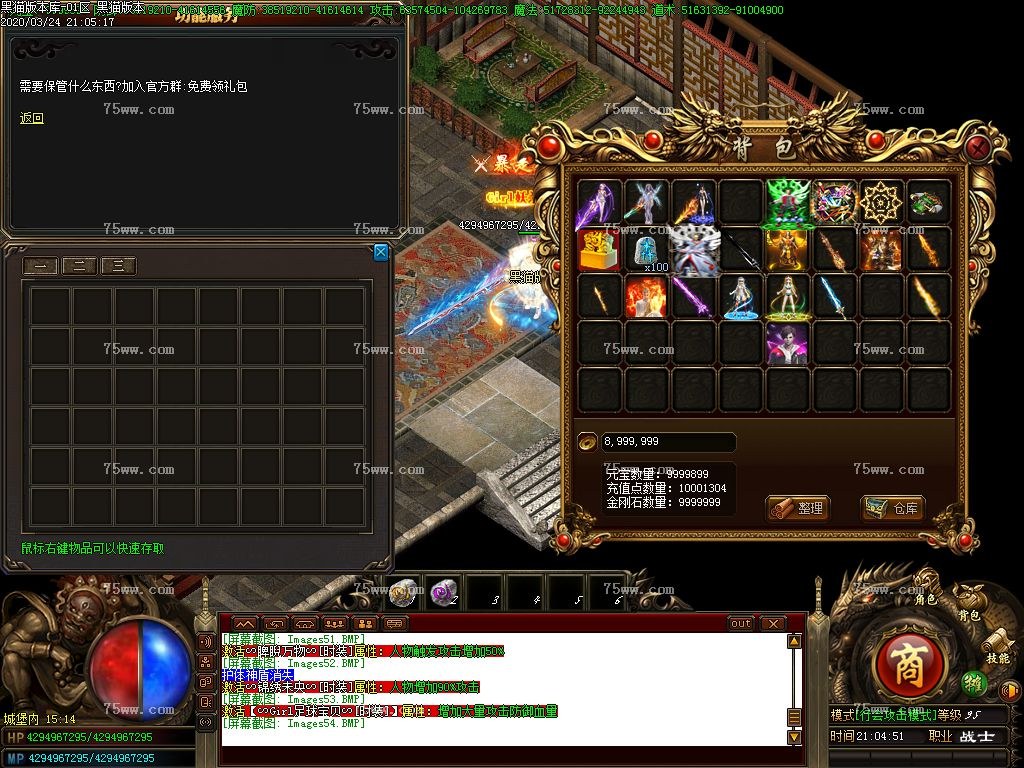
Task: Select the dark-haired man portrait item
Action: pos(788,344)
